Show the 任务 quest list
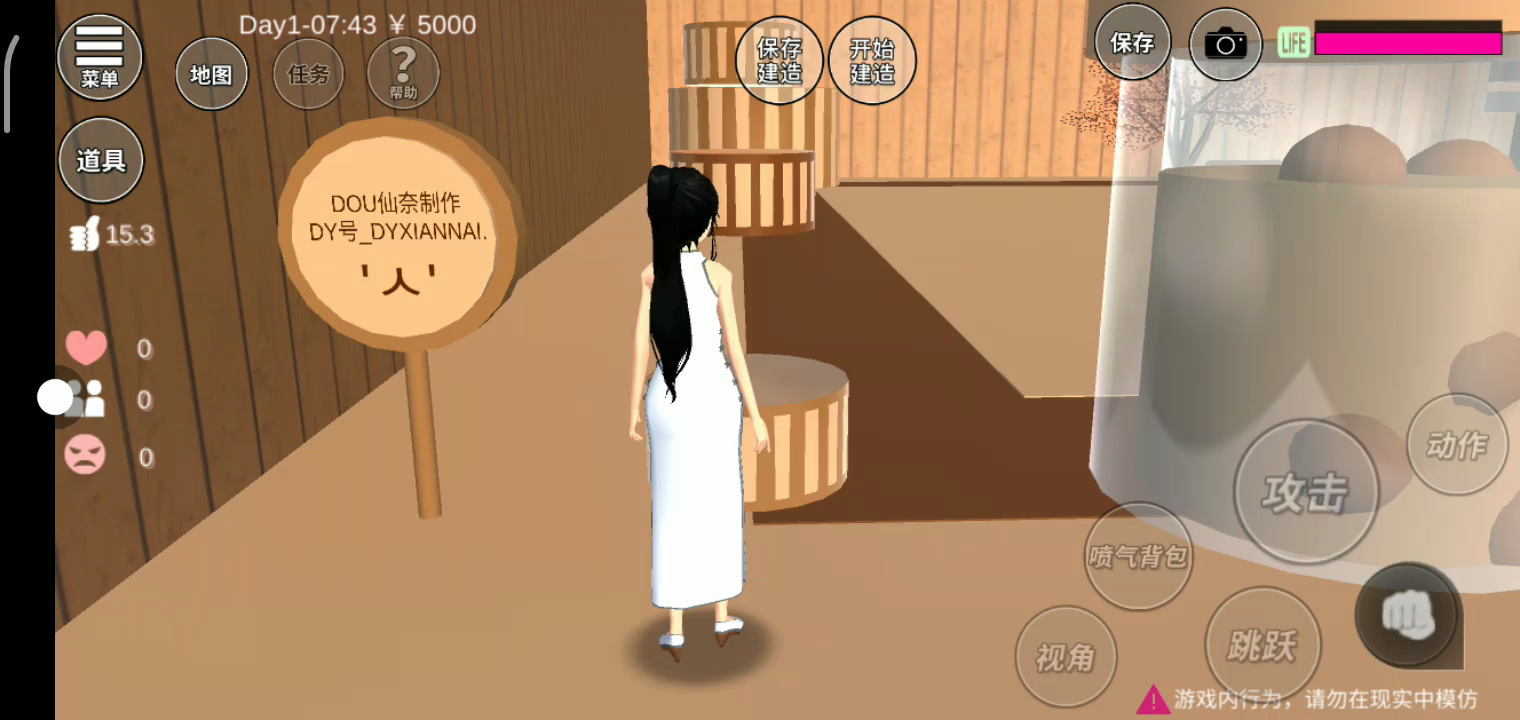1520x720 pixels. (308, 74)
